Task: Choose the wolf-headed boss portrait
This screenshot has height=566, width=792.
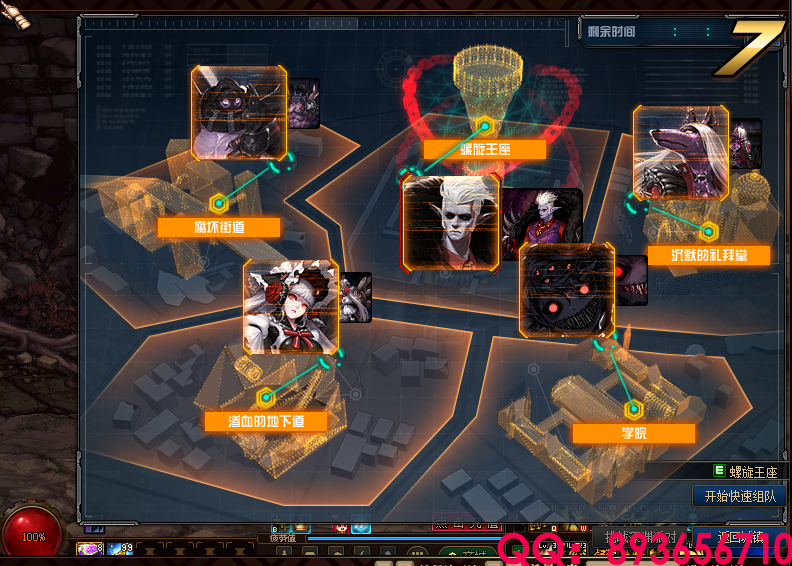Action: pyautogui.click(x=681, y=153)
